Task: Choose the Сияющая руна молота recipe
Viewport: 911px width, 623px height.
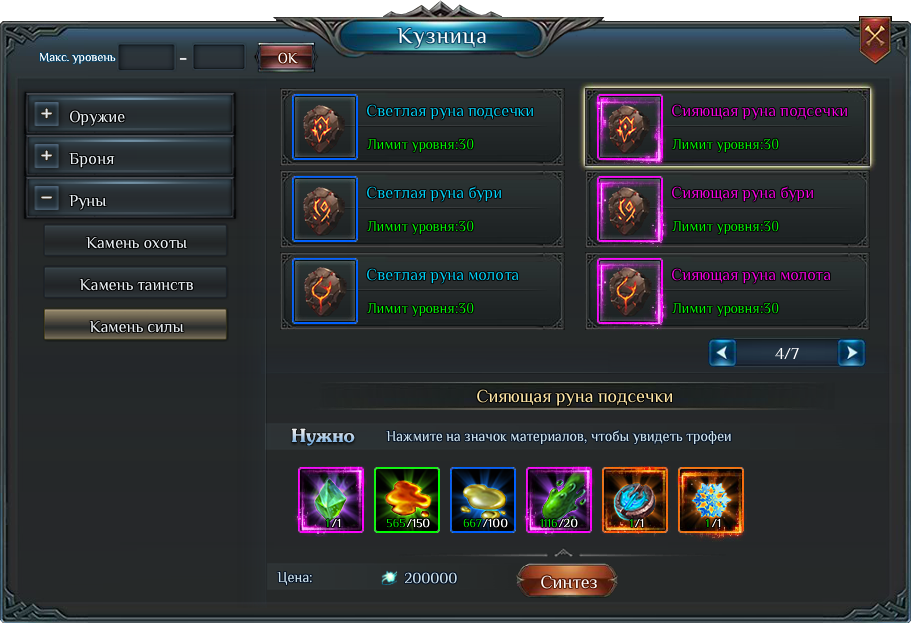Action: (x=727, y=291)
